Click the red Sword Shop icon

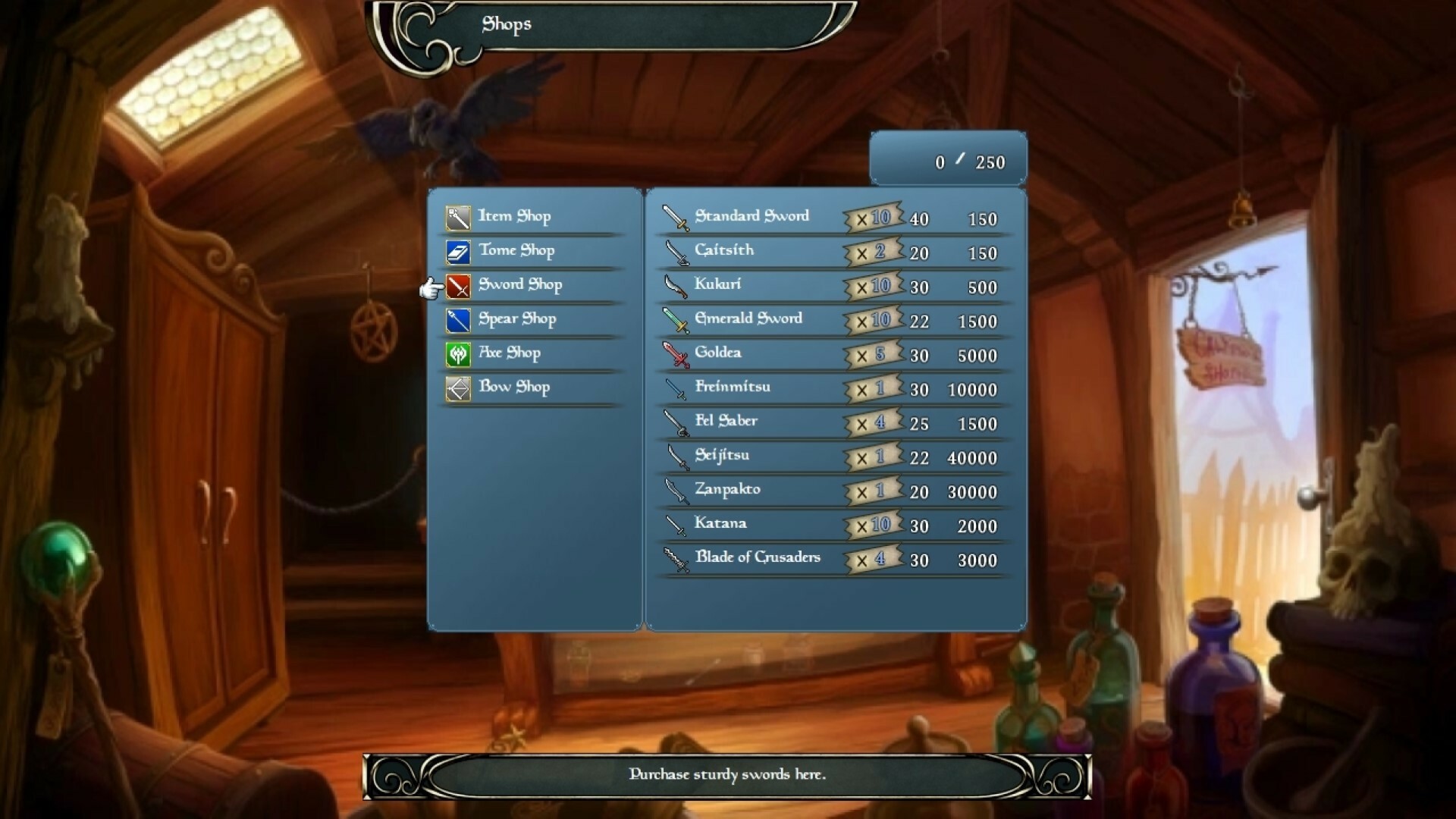pyautogui.click(x=458, y=285)
